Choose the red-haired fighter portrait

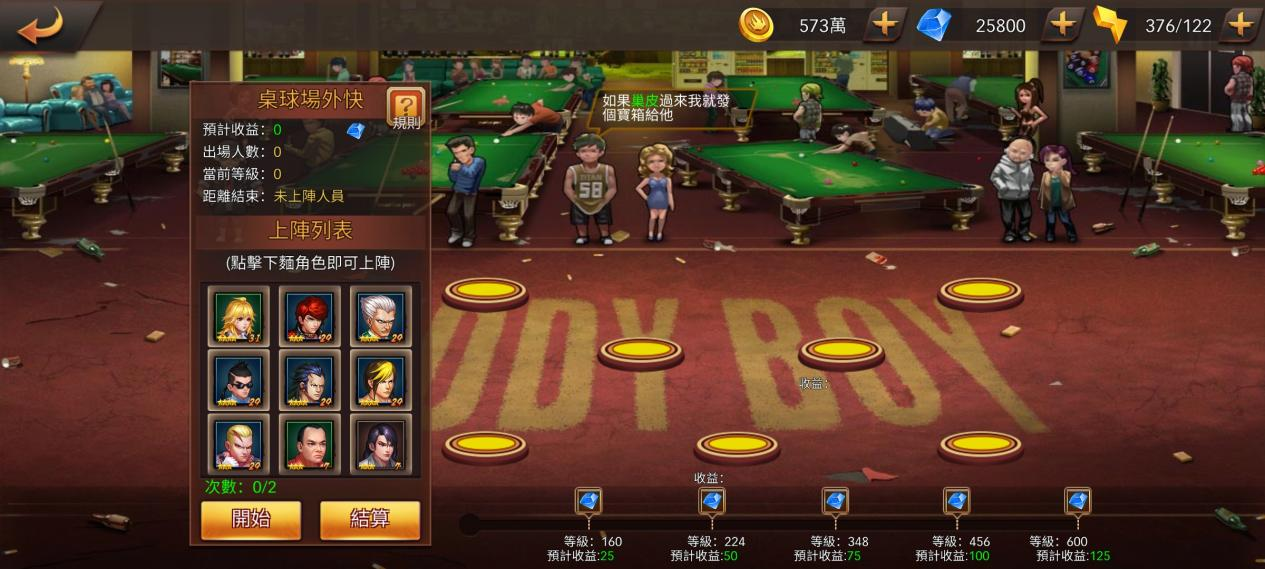(x=310, y=317)
